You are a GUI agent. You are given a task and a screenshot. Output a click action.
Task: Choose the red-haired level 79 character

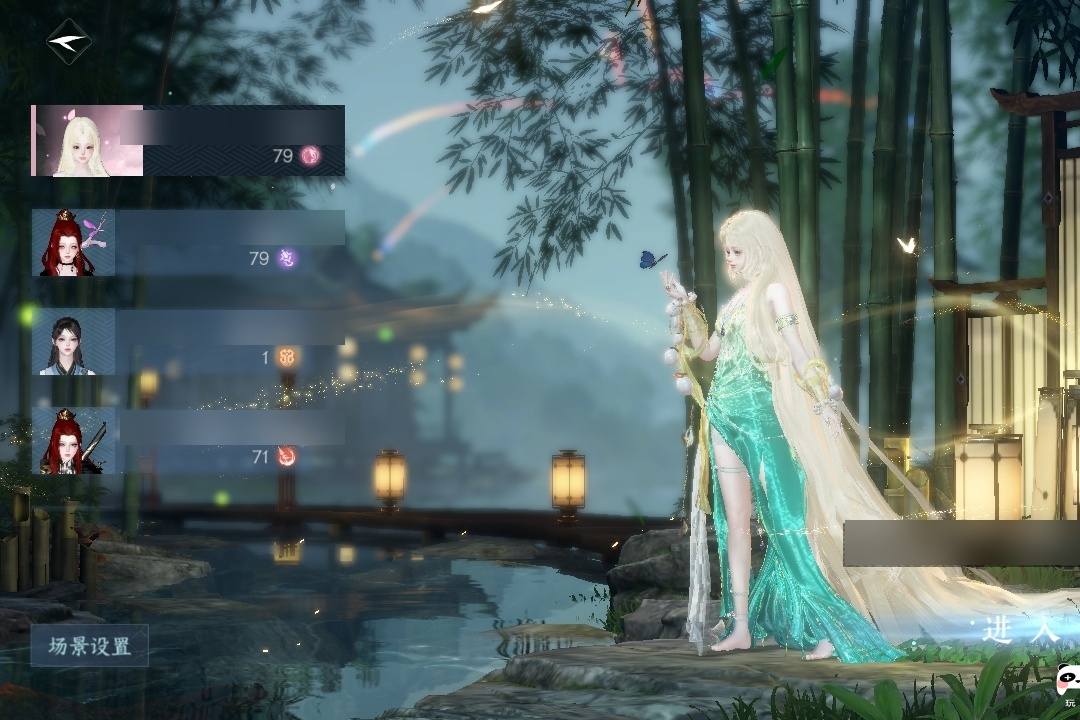click(188, 243)
